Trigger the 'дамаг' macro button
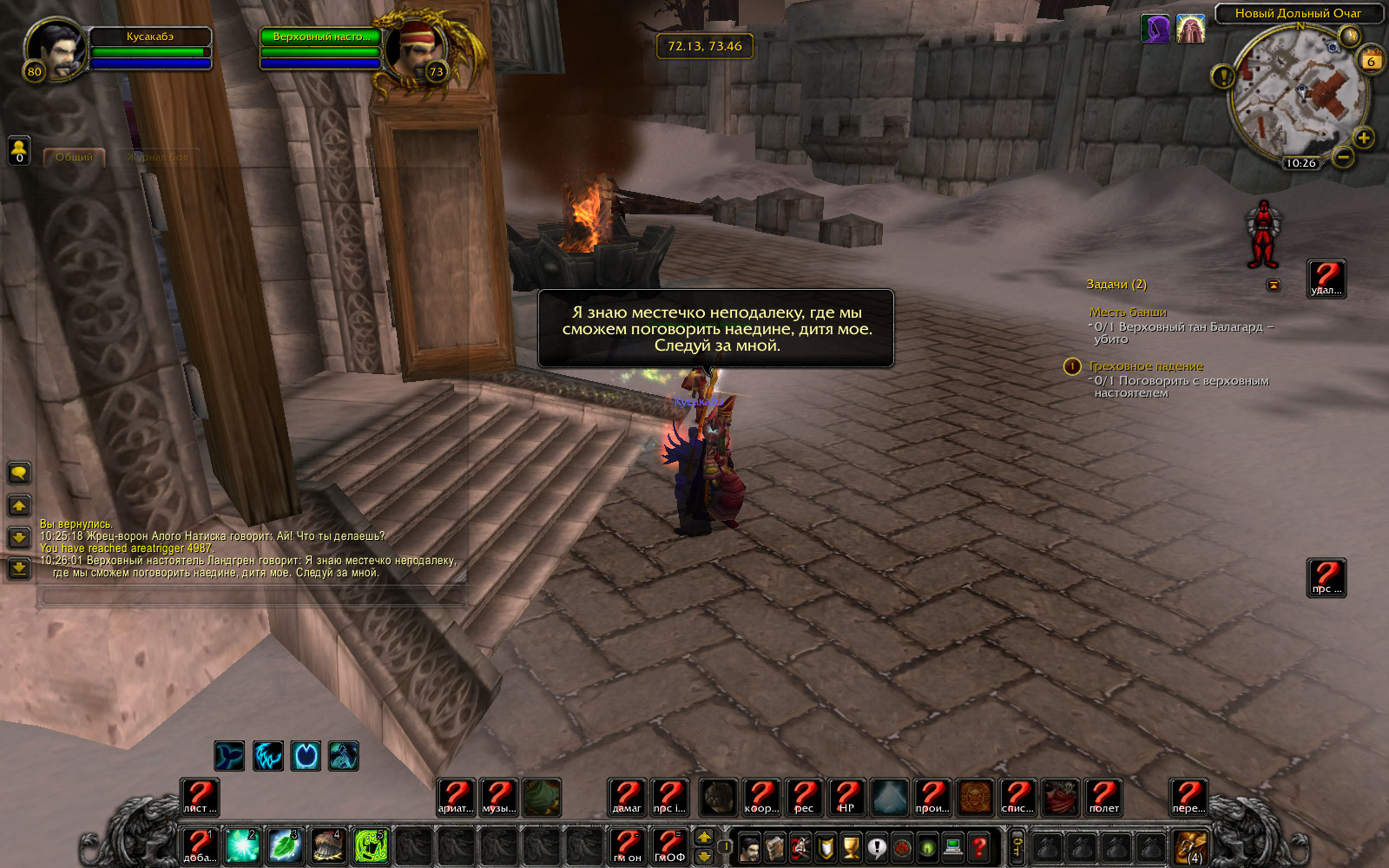The image size is (1389, 868). [x=627, y=797]
